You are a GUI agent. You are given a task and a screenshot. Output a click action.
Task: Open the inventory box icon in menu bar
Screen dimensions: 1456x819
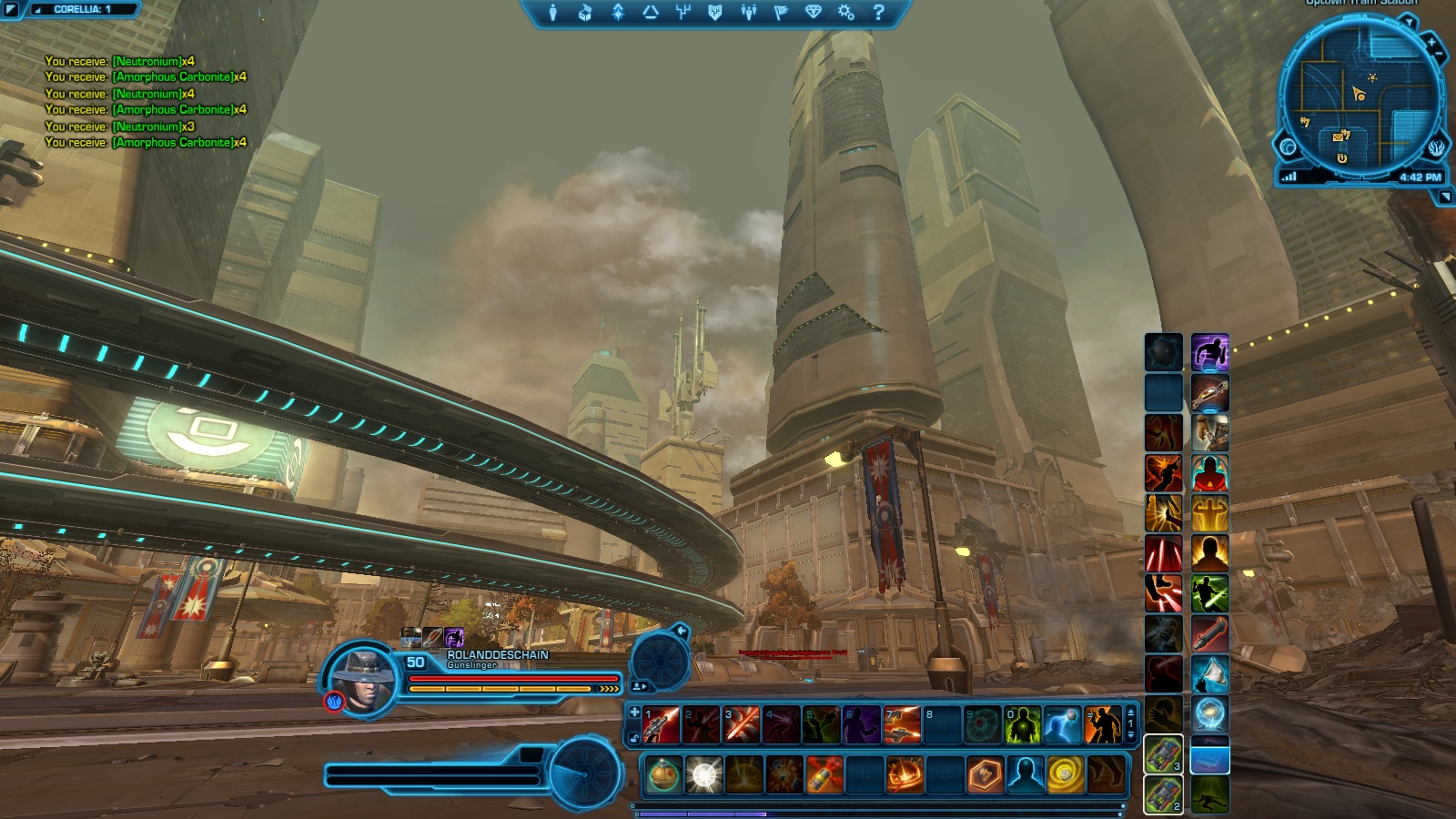pos(585,13)
